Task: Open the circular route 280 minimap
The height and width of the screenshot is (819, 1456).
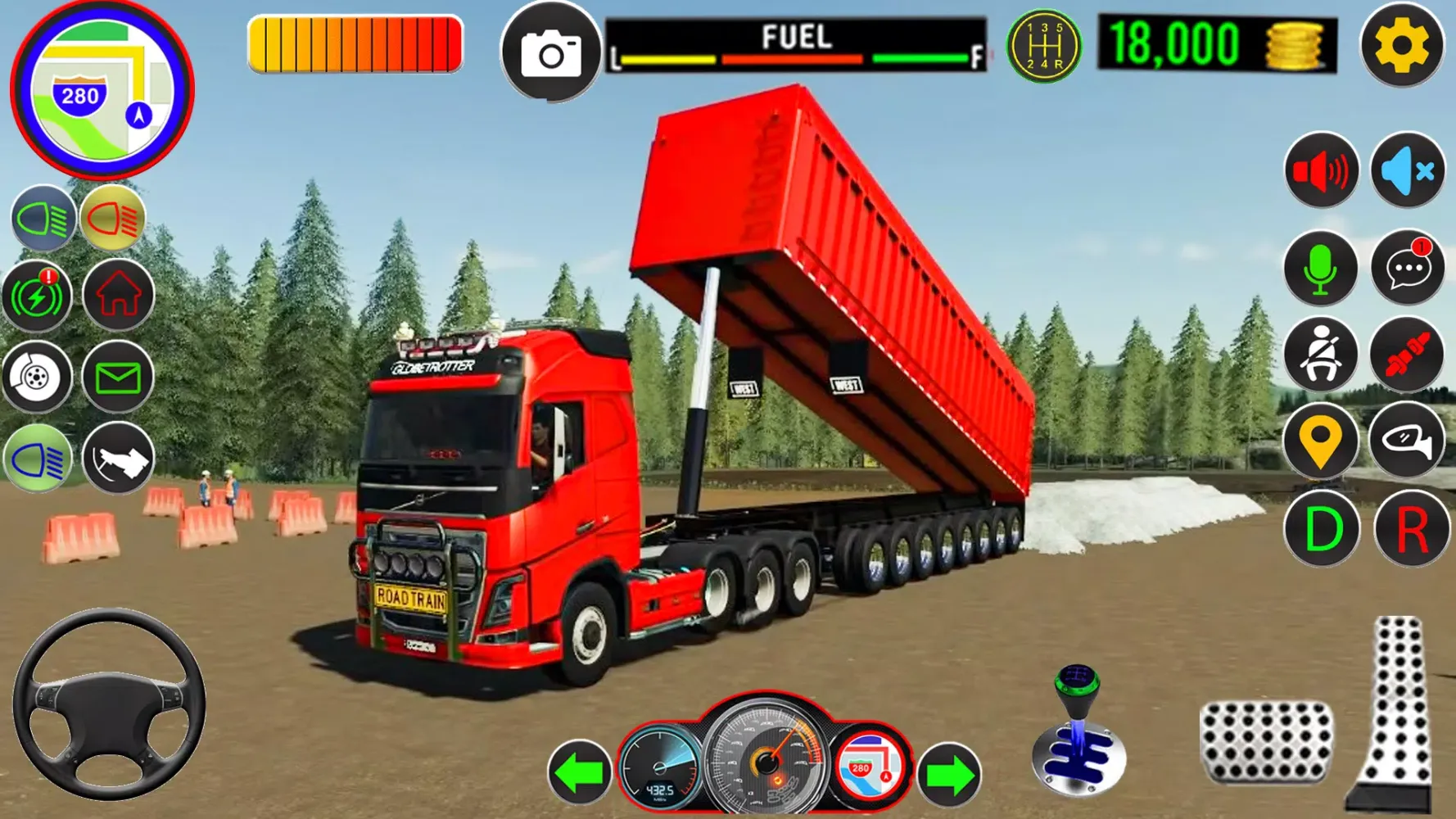Action: [102, 90]
